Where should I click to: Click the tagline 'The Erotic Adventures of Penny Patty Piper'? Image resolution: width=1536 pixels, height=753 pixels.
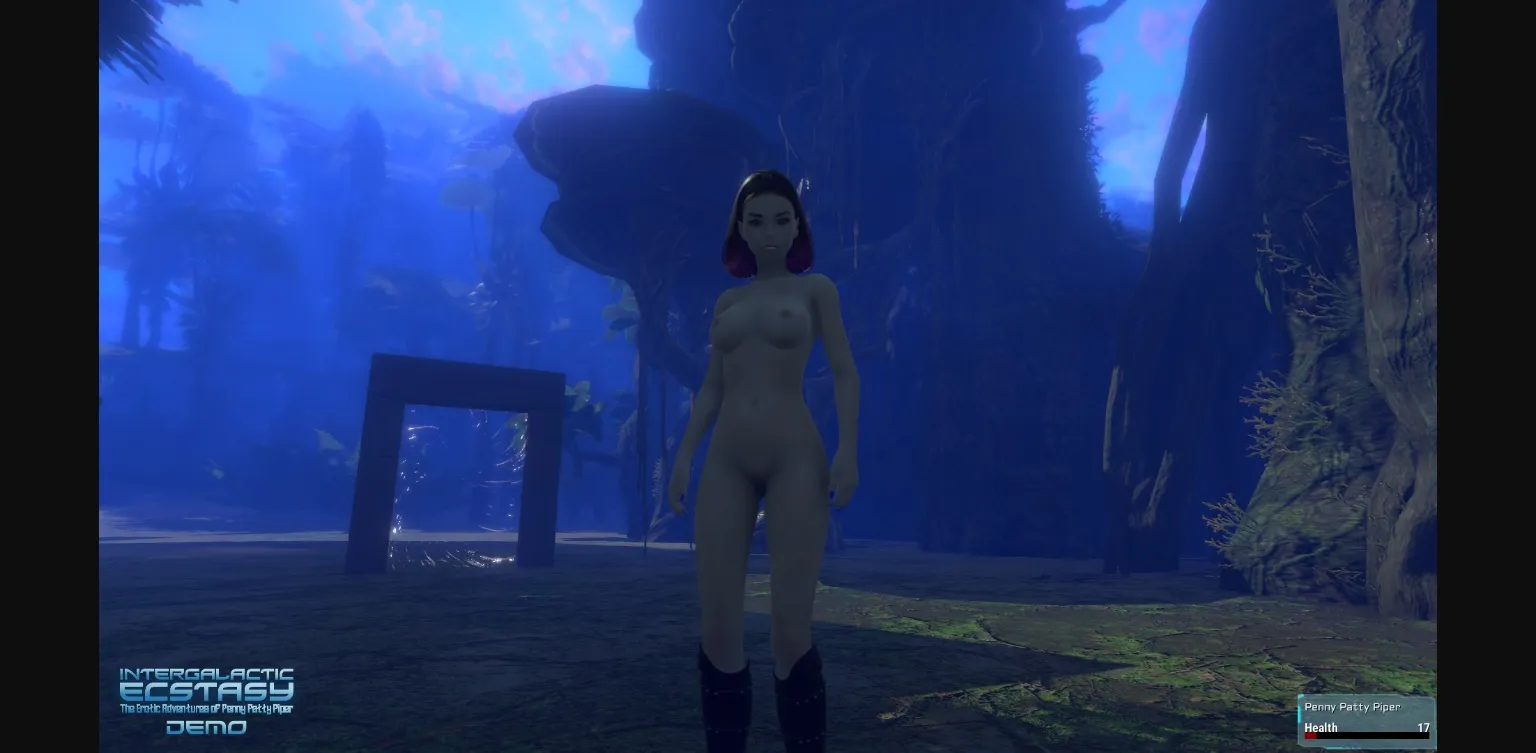pyautogui.click(x=206, y=709)
